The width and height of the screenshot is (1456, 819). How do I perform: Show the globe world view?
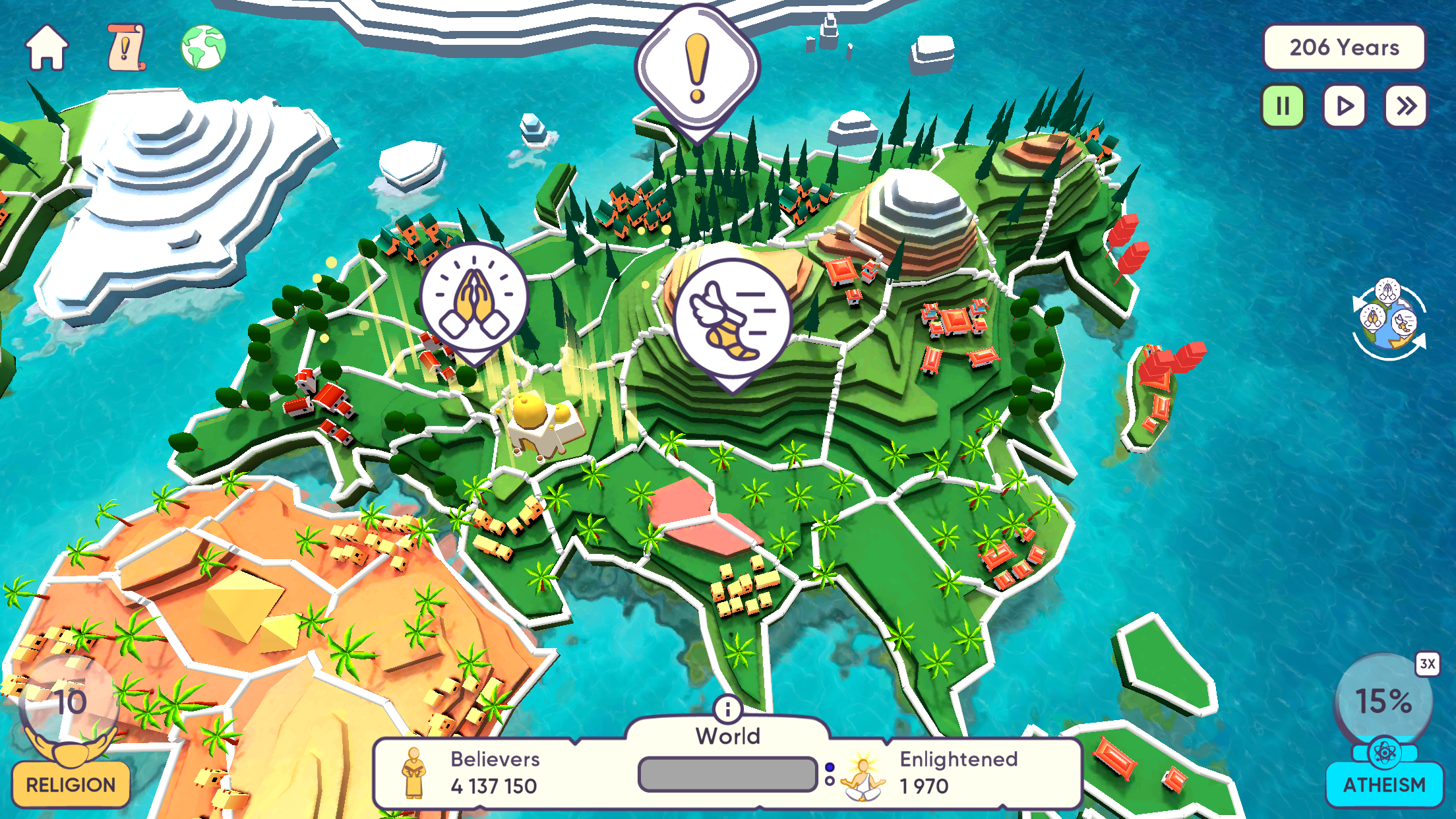[x=204, y=47]
